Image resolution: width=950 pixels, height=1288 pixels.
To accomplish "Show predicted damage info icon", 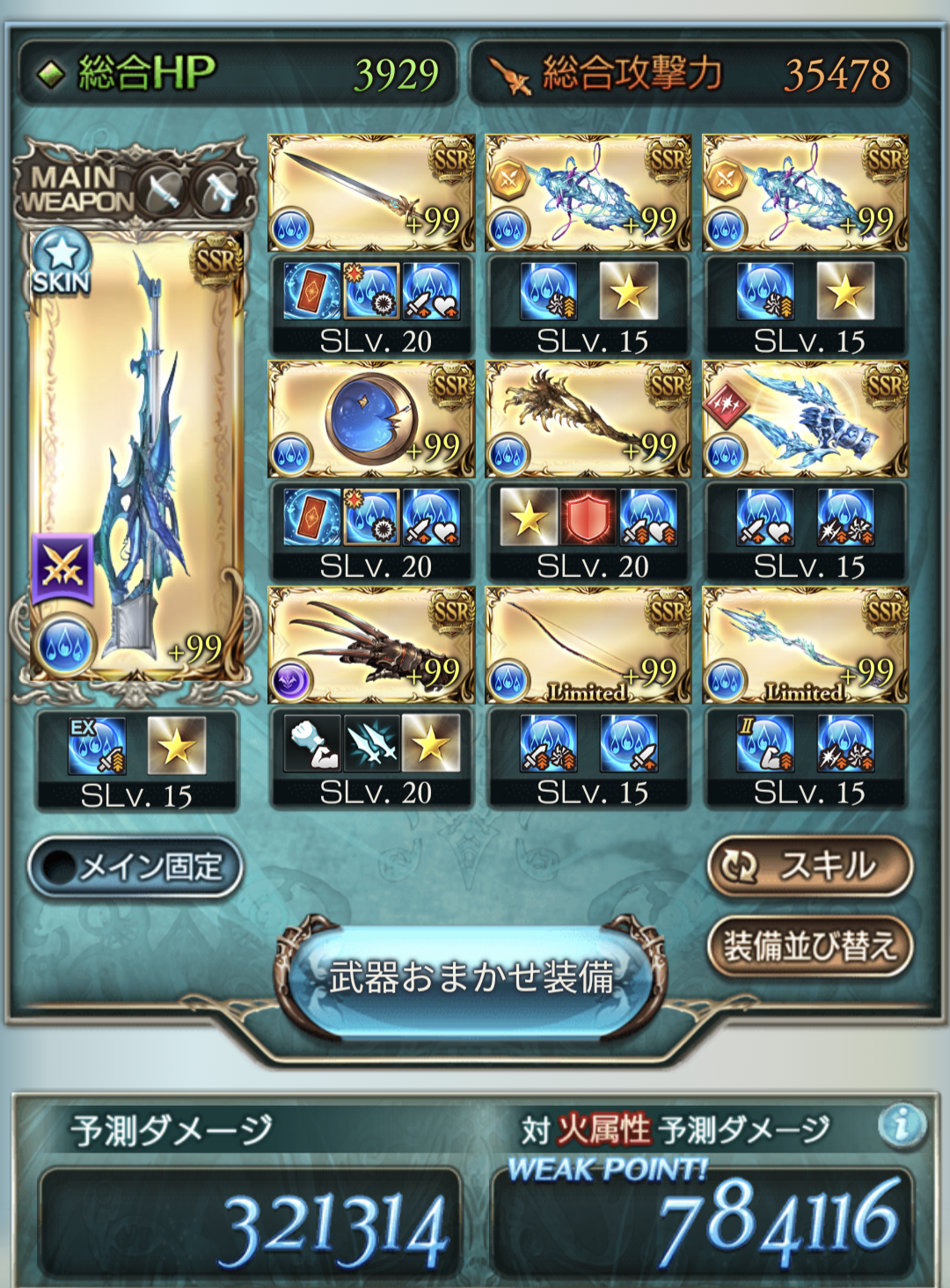I will pos(901,1125).
